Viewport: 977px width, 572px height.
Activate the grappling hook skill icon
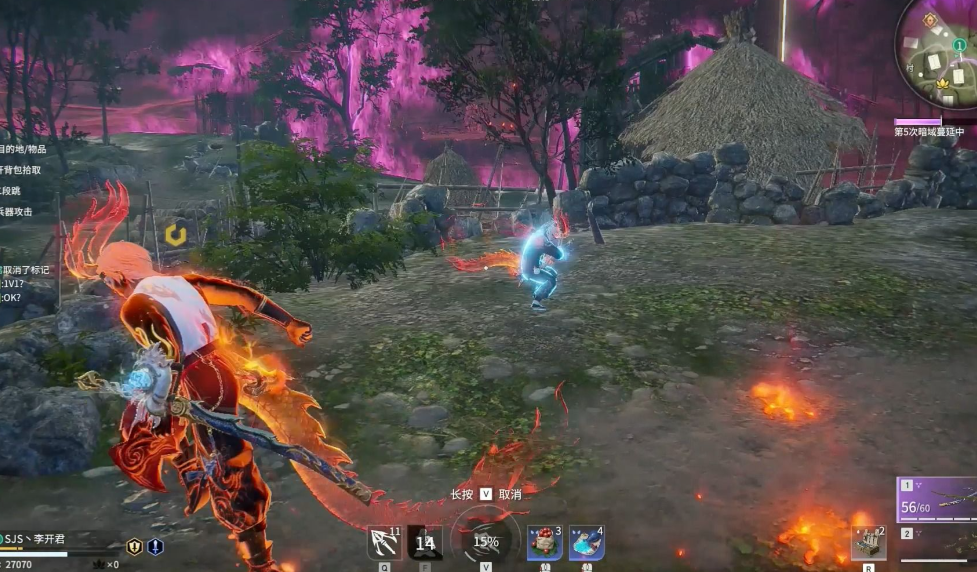pyautogui.click(x=384, y=543)
